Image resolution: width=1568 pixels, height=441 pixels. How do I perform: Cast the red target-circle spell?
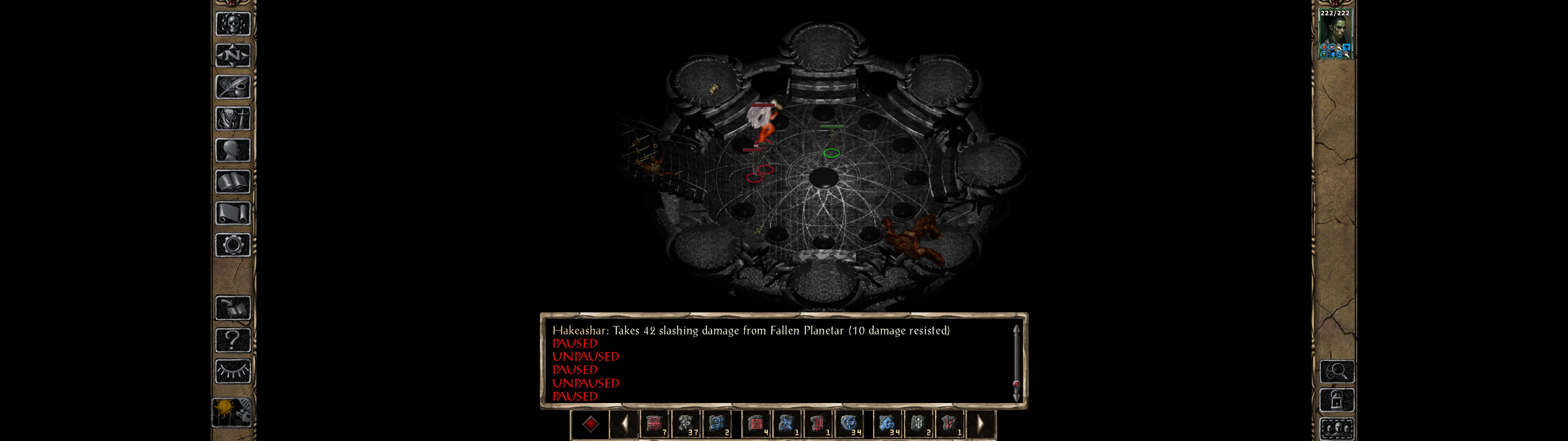655,424
